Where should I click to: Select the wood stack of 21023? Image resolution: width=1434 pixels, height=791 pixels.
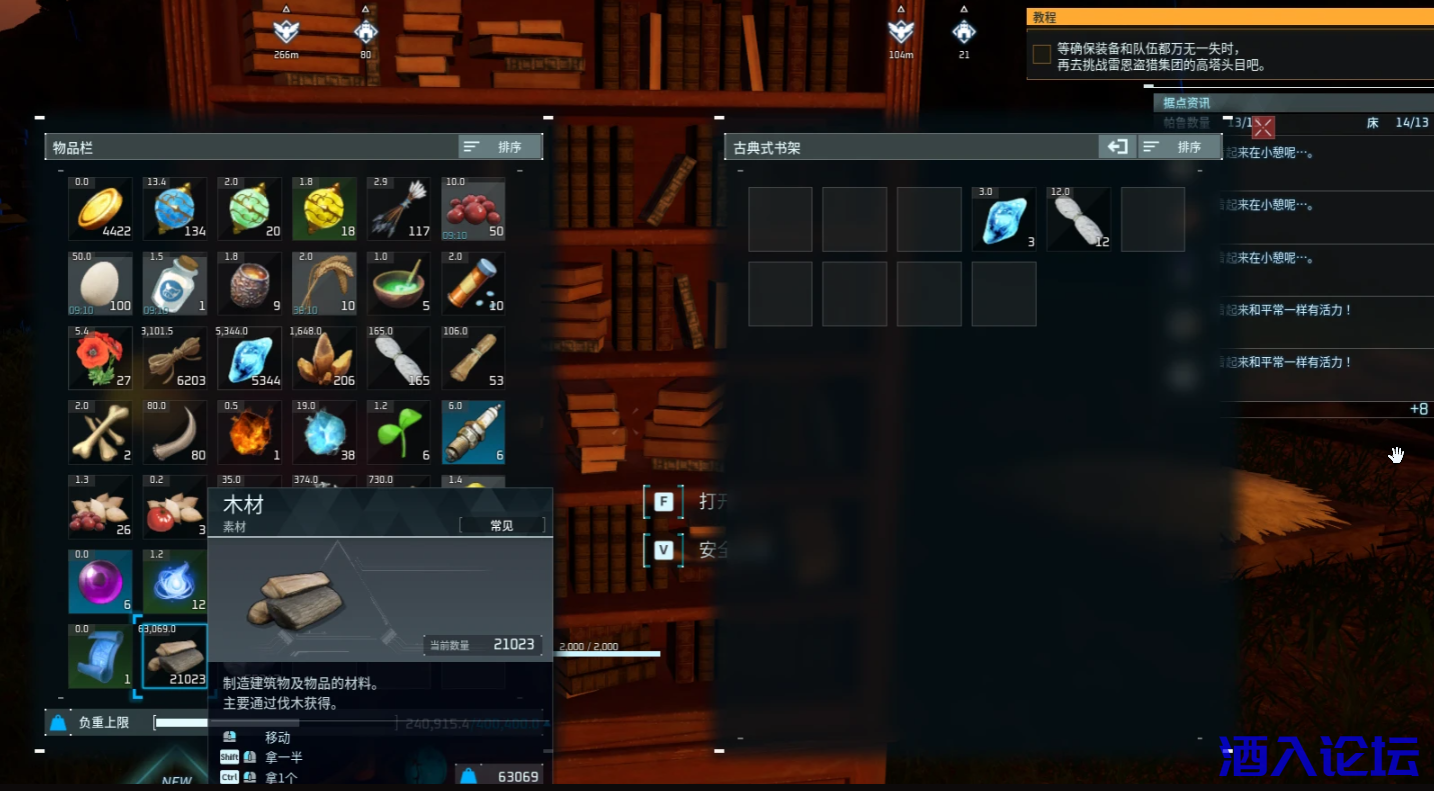click(x=175, y=657)
